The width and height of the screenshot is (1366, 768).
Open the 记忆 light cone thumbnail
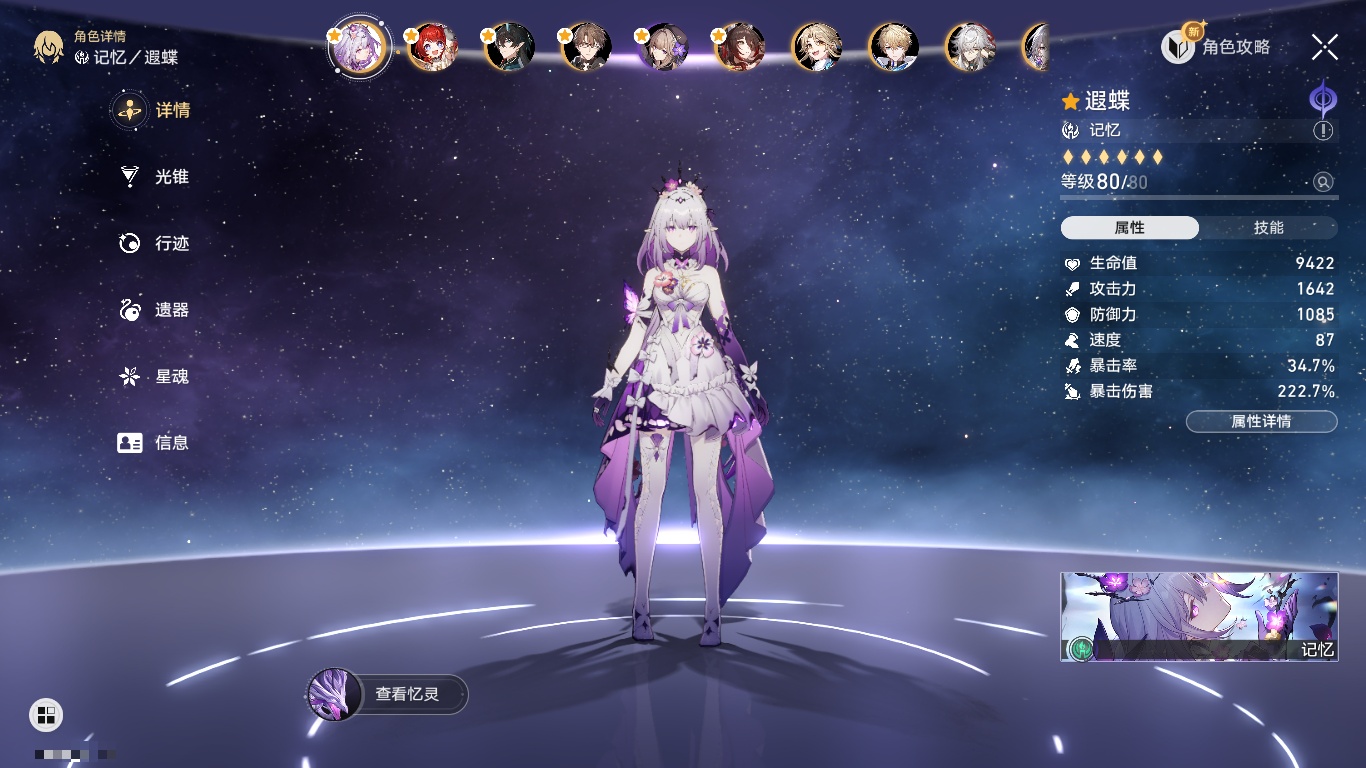pyautogui.click(x=1199, y=616)
